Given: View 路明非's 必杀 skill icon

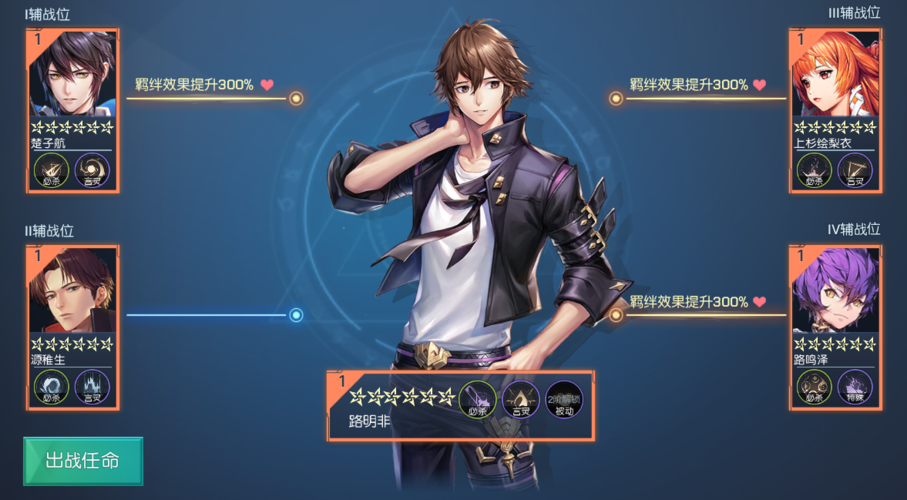Looking at the screenshot, I should (x=477, y=400).
